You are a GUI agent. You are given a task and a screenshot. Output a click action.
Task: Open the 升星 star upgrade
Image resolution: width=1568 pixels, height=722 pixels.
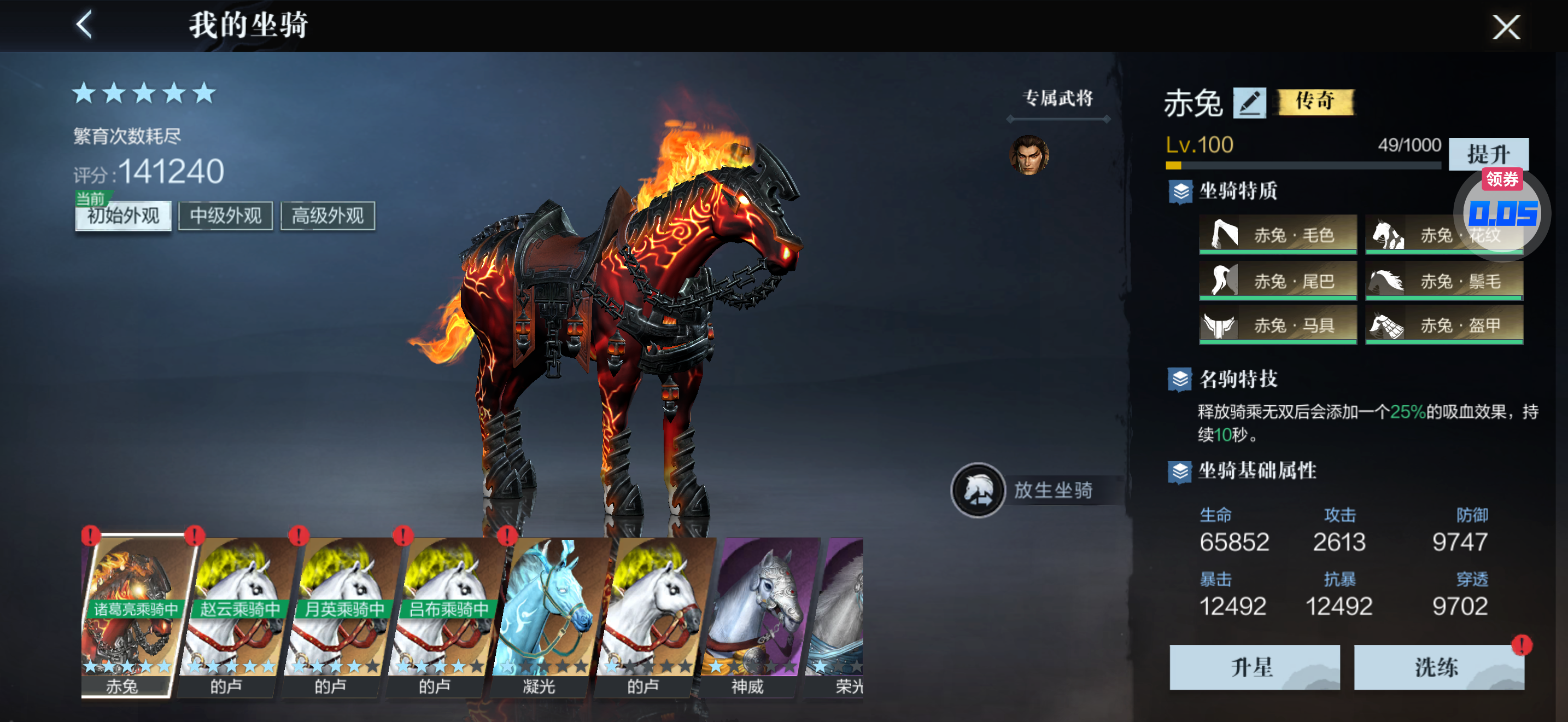(x=1254, y=667)
